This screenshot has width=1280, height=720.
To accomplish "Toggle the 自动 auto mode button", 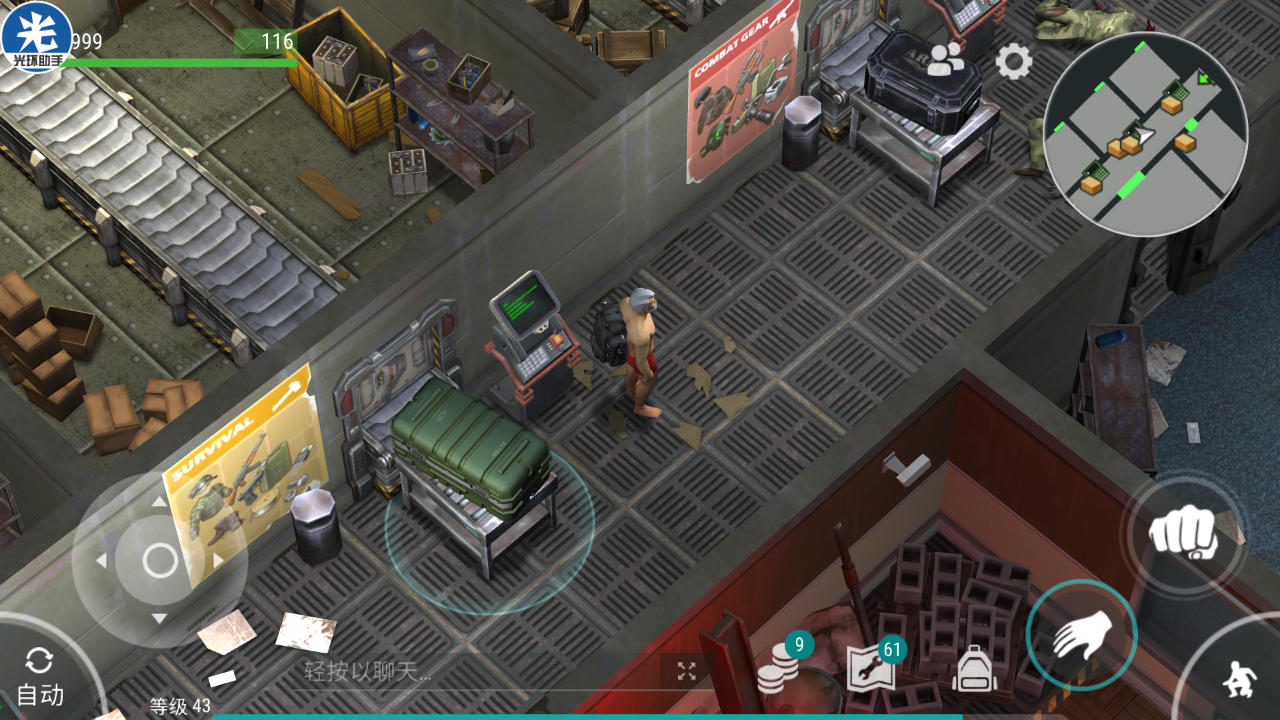I will coord(40,676).
